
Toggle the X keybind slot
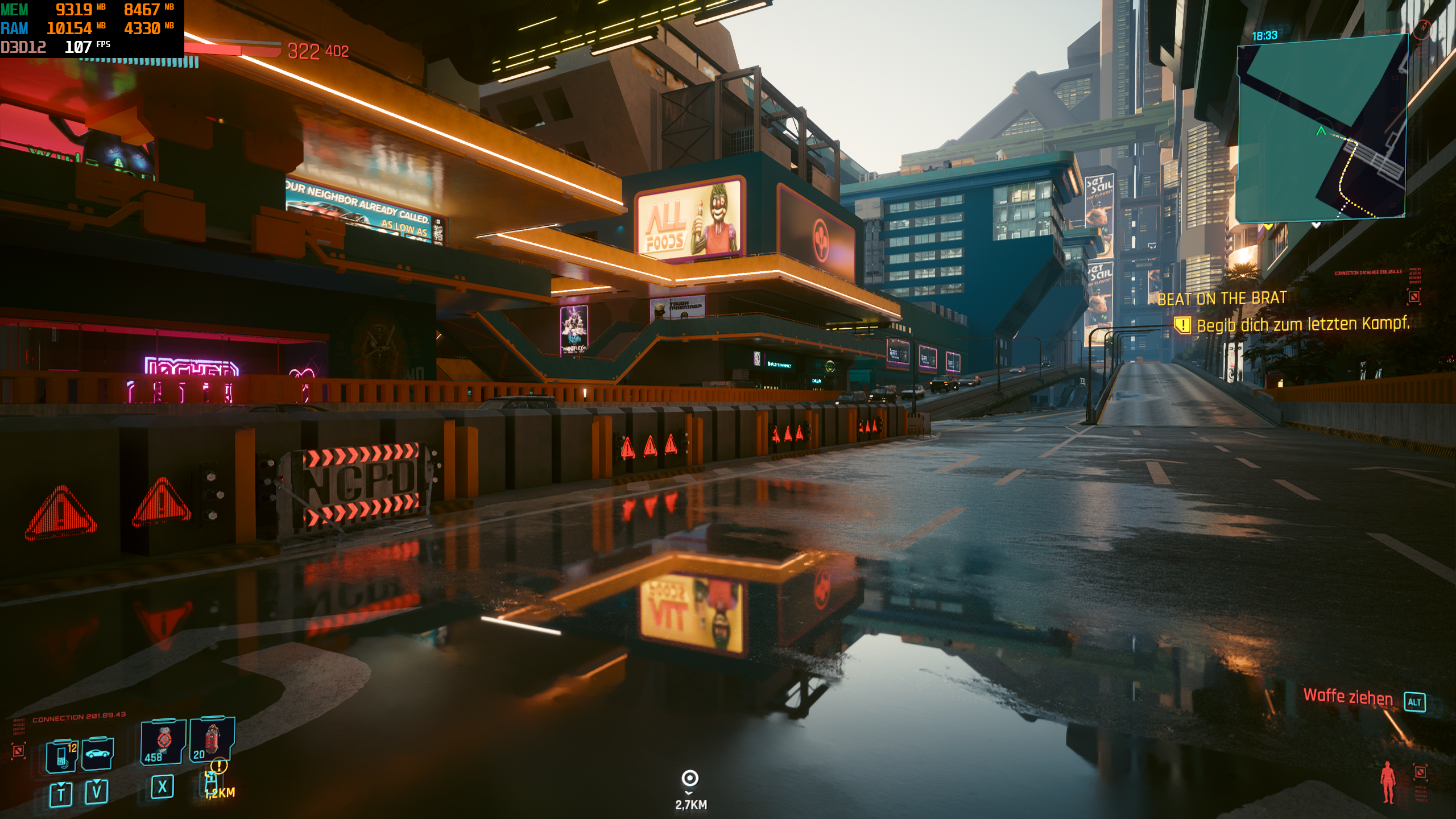coord(162,787)
